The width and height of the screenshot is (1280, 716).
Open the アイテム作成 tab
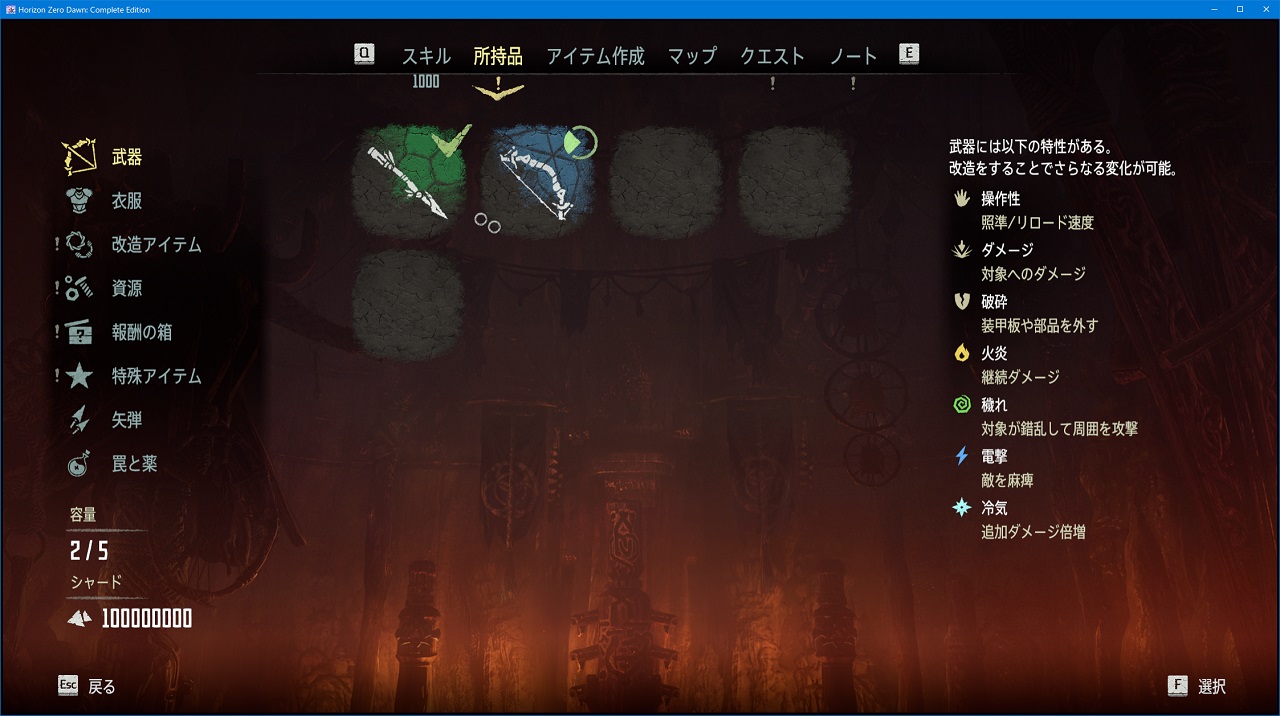point(595,56)
